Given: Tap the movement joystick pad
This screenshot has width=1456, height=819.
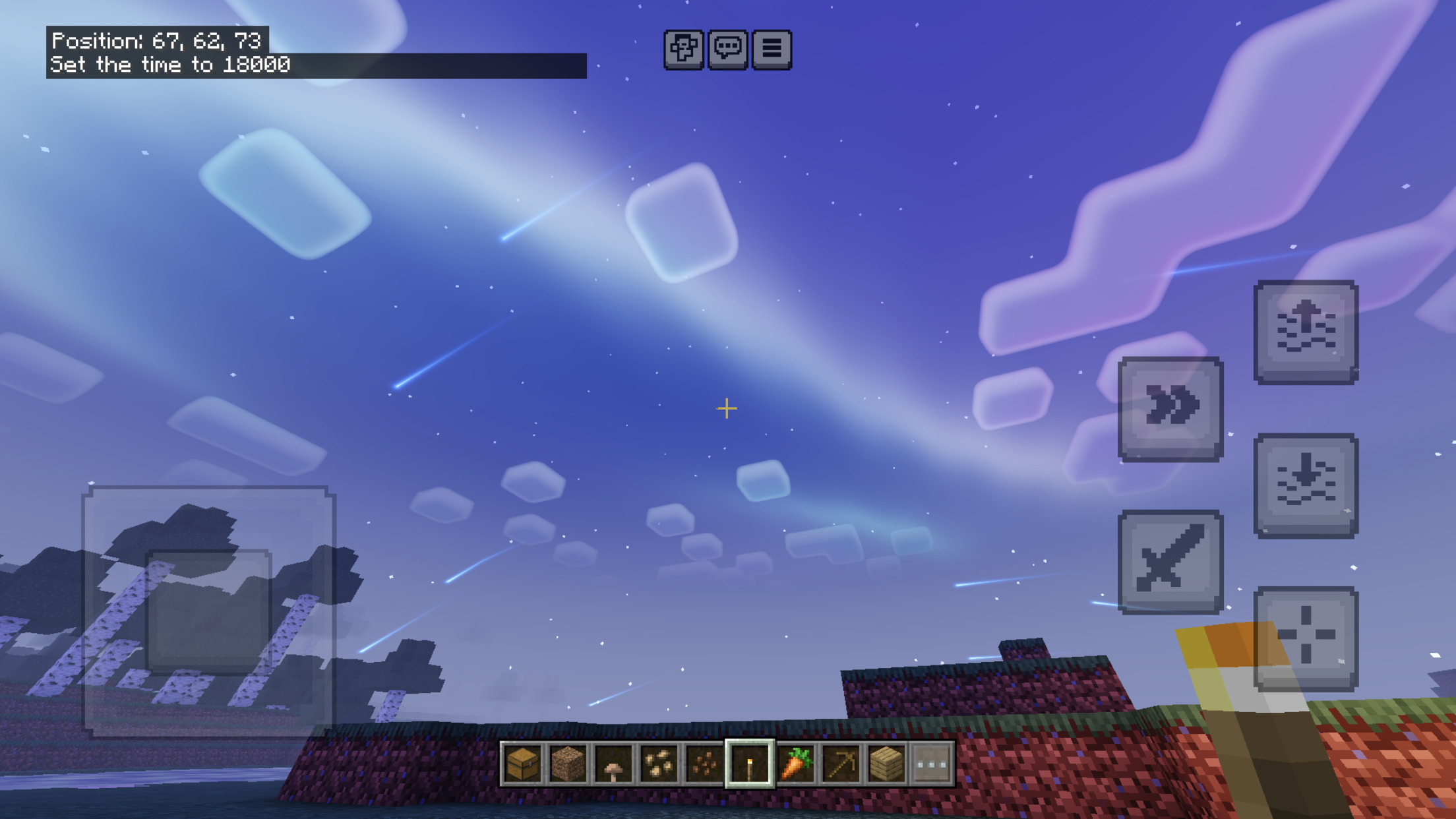Looking at the screenshot, I should 208,611.
